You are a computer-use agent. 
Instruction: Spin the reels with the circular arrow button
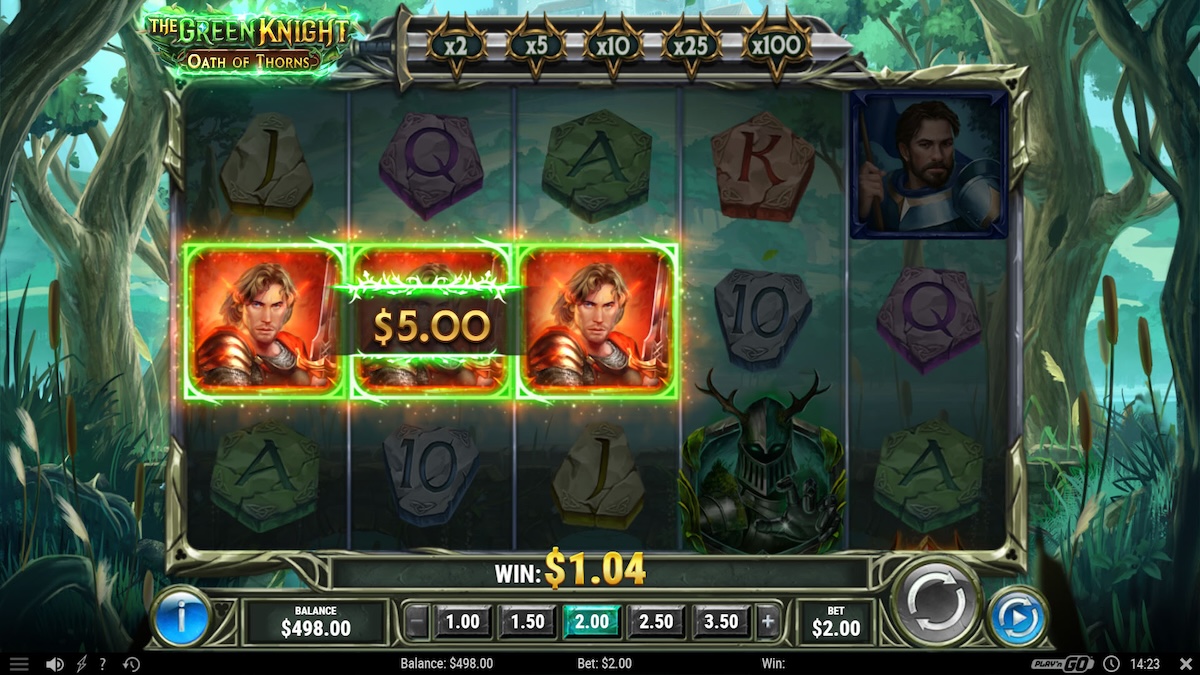point(936,603)
